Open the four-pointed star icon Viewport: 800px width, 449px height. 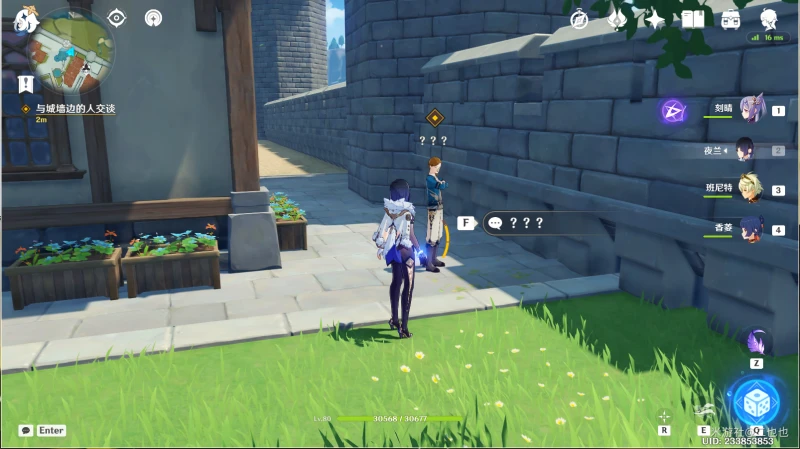point(655,19)
